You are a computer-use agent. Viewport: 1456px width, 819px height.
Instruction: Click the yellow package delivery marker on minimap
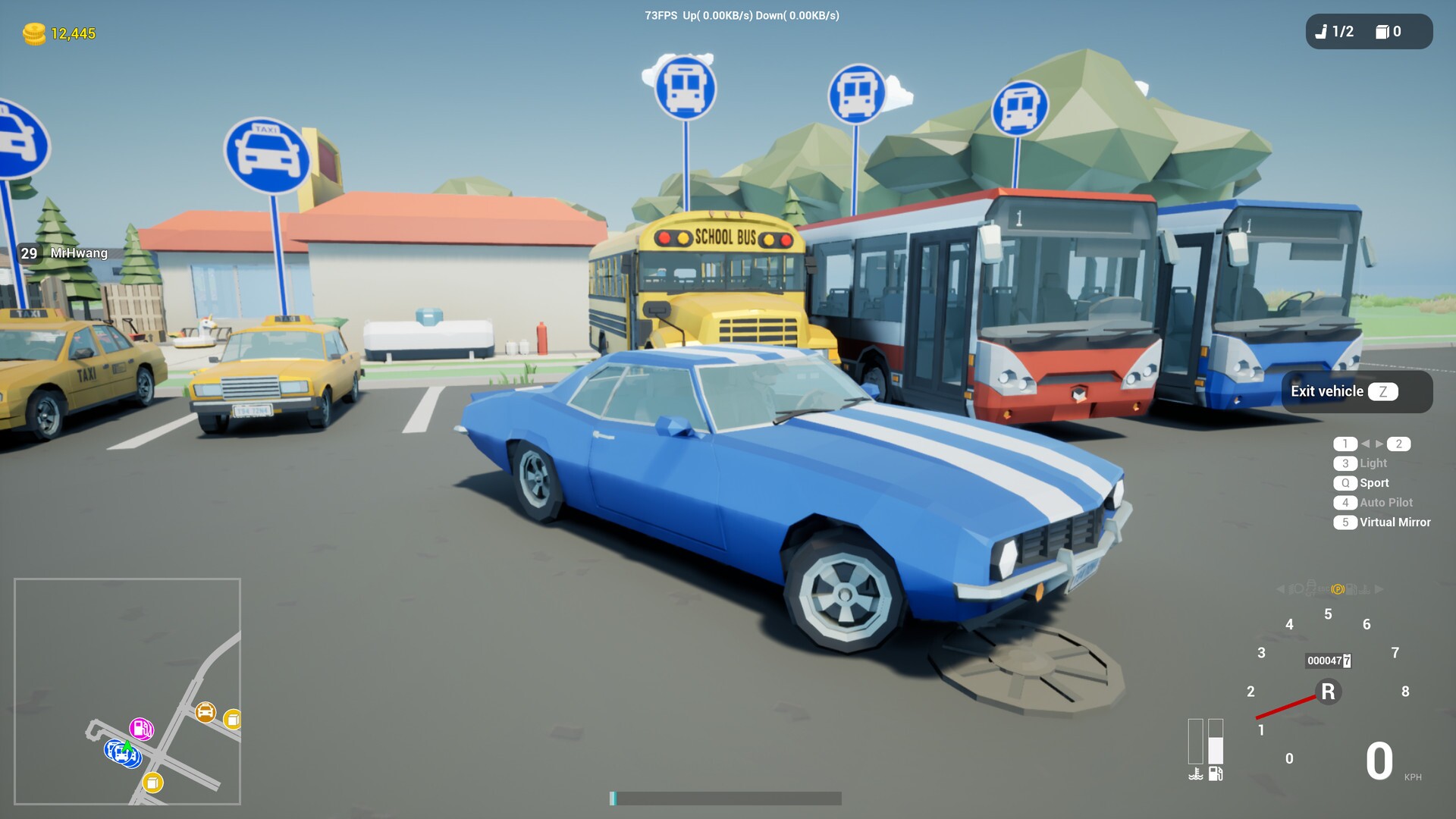tap(152, 783)
